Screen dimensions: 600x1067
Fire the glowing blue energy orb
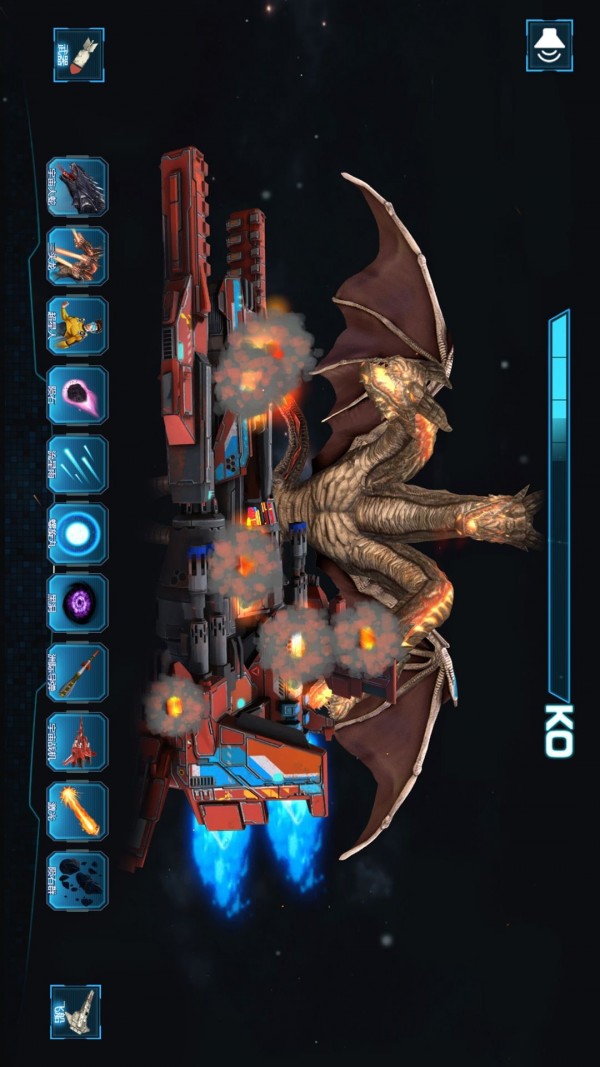77,534
